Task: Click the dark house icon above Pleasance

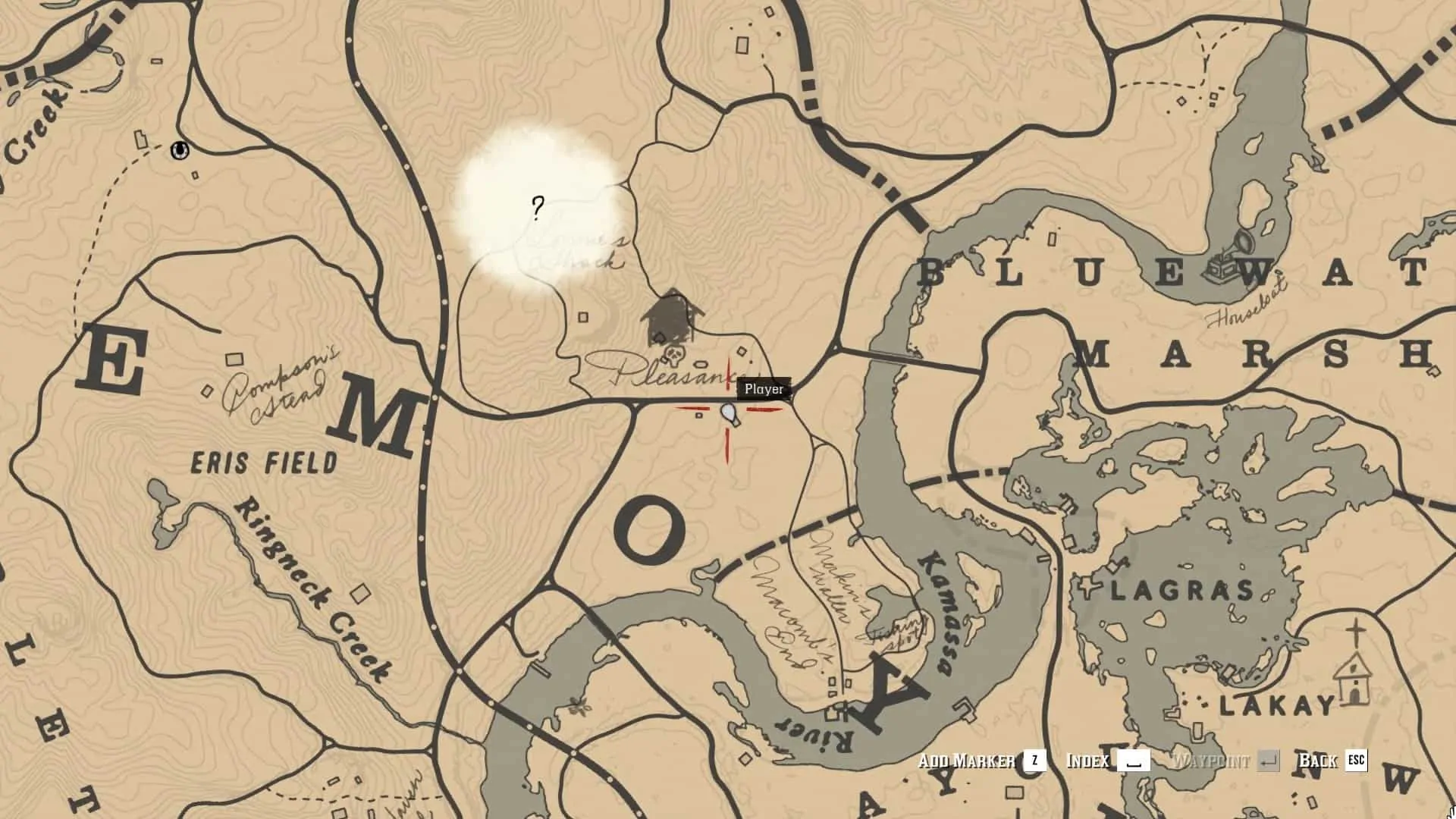Action: coord(671,318)
